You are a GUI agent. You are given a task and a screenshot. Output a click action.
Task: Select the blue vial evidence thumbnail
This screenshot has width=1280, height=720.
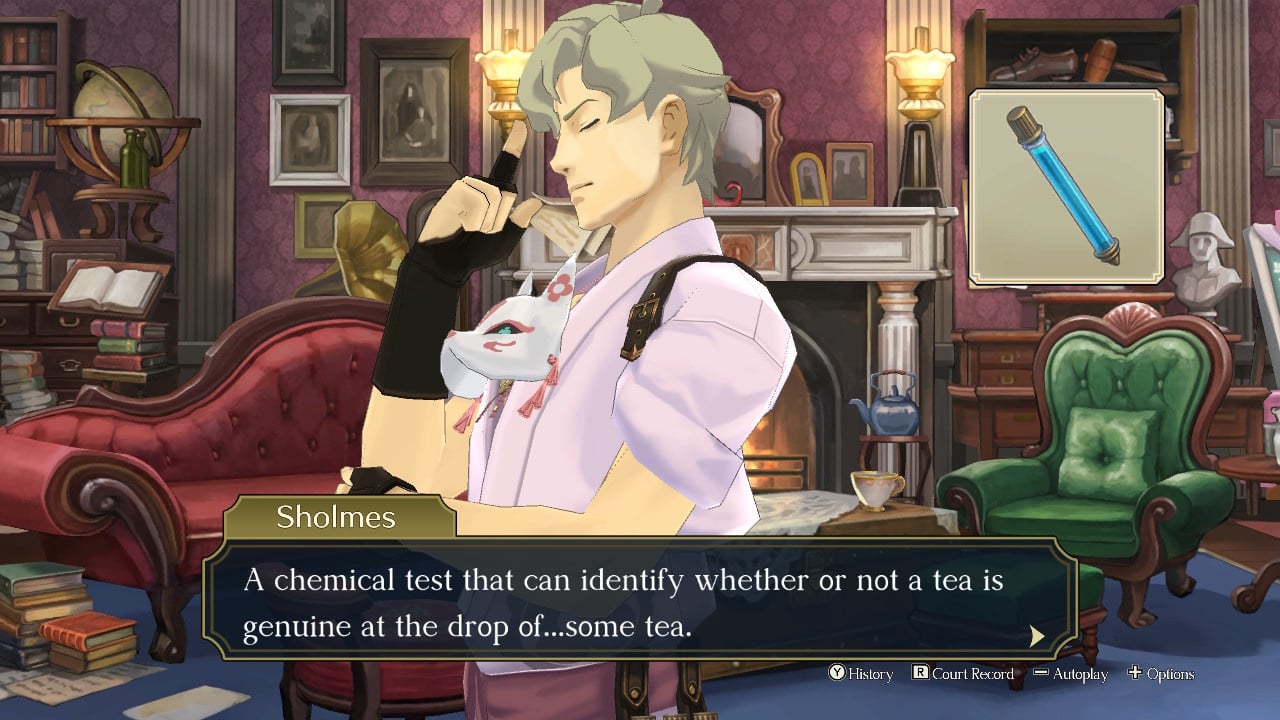(x=1066, y=187)
